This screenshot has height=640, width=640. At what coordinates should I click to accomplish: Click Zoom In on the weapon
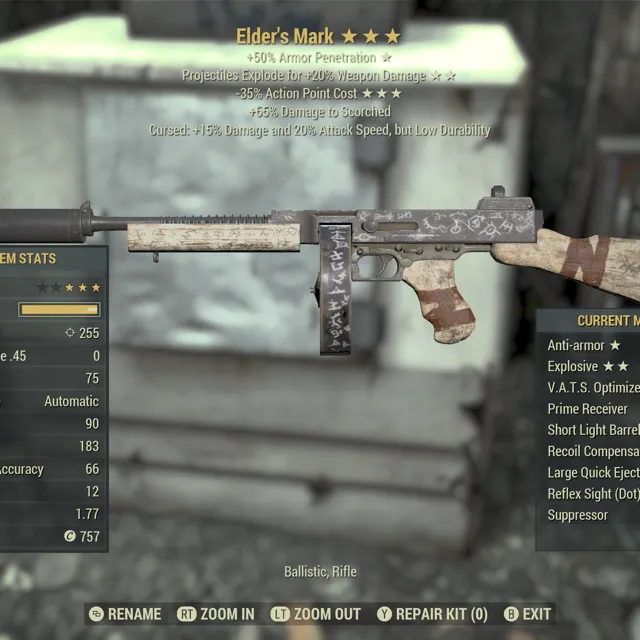coord(216,614)
